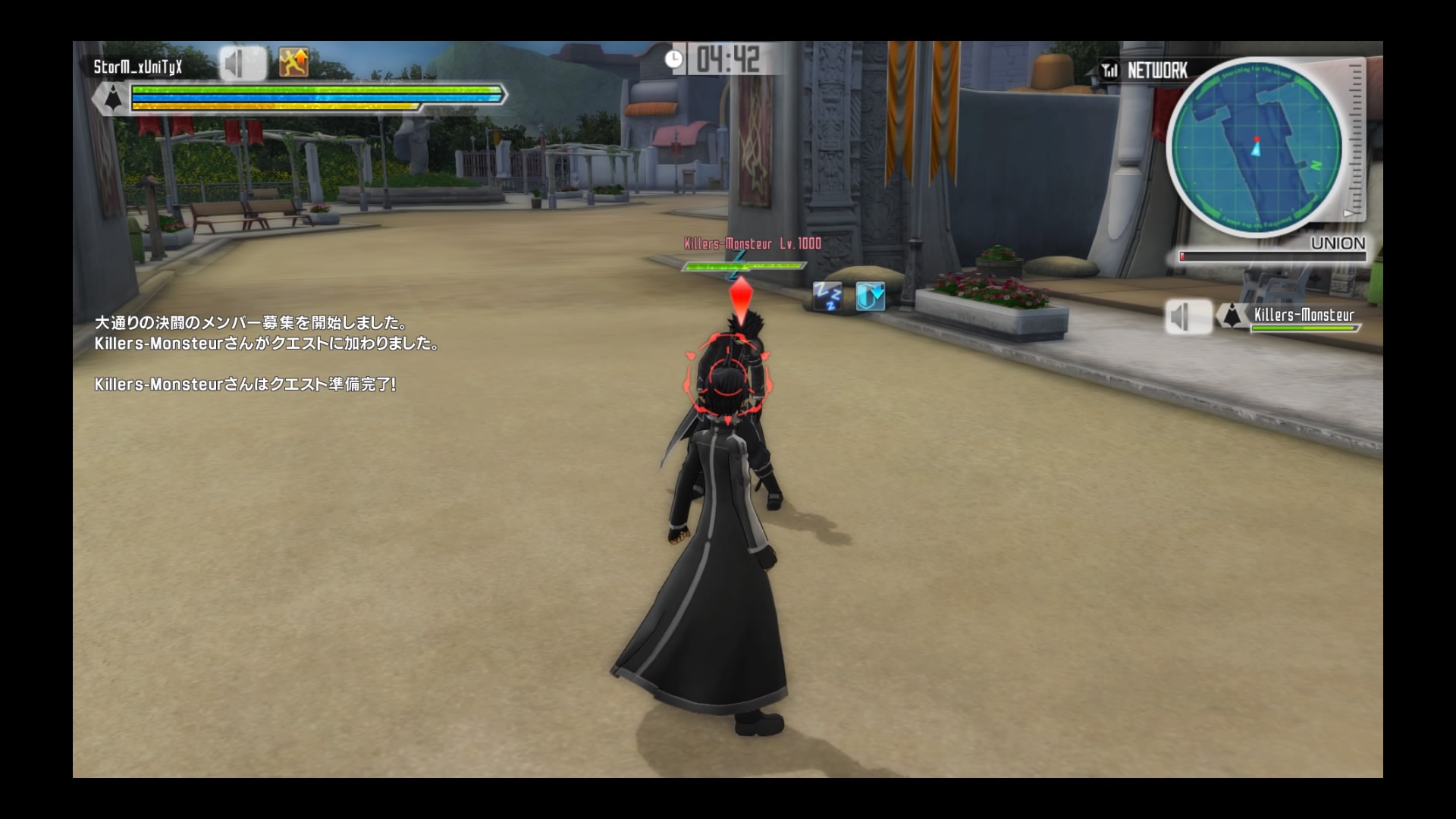Open the circular minimap

click(1256, 146)
